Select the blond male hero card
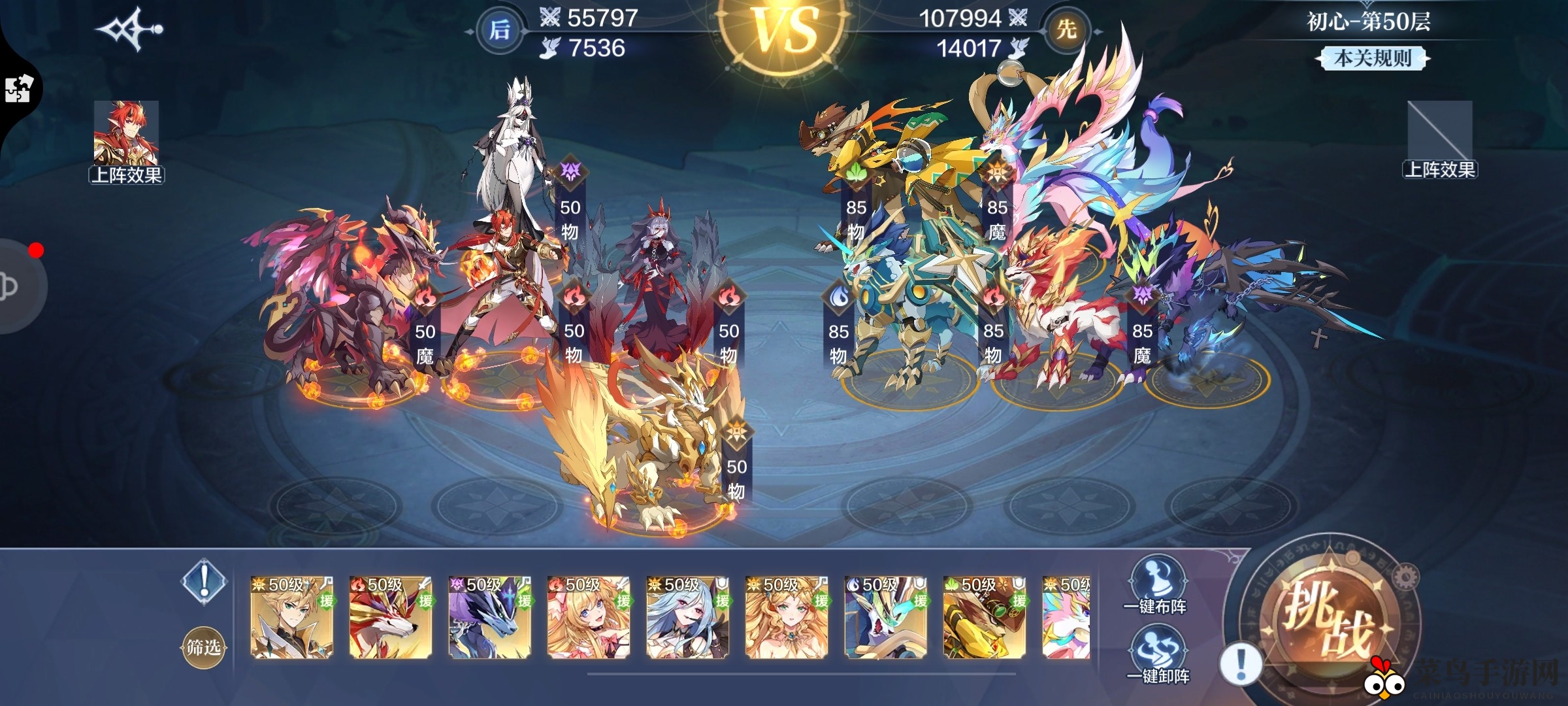 [x=292, y=617]
